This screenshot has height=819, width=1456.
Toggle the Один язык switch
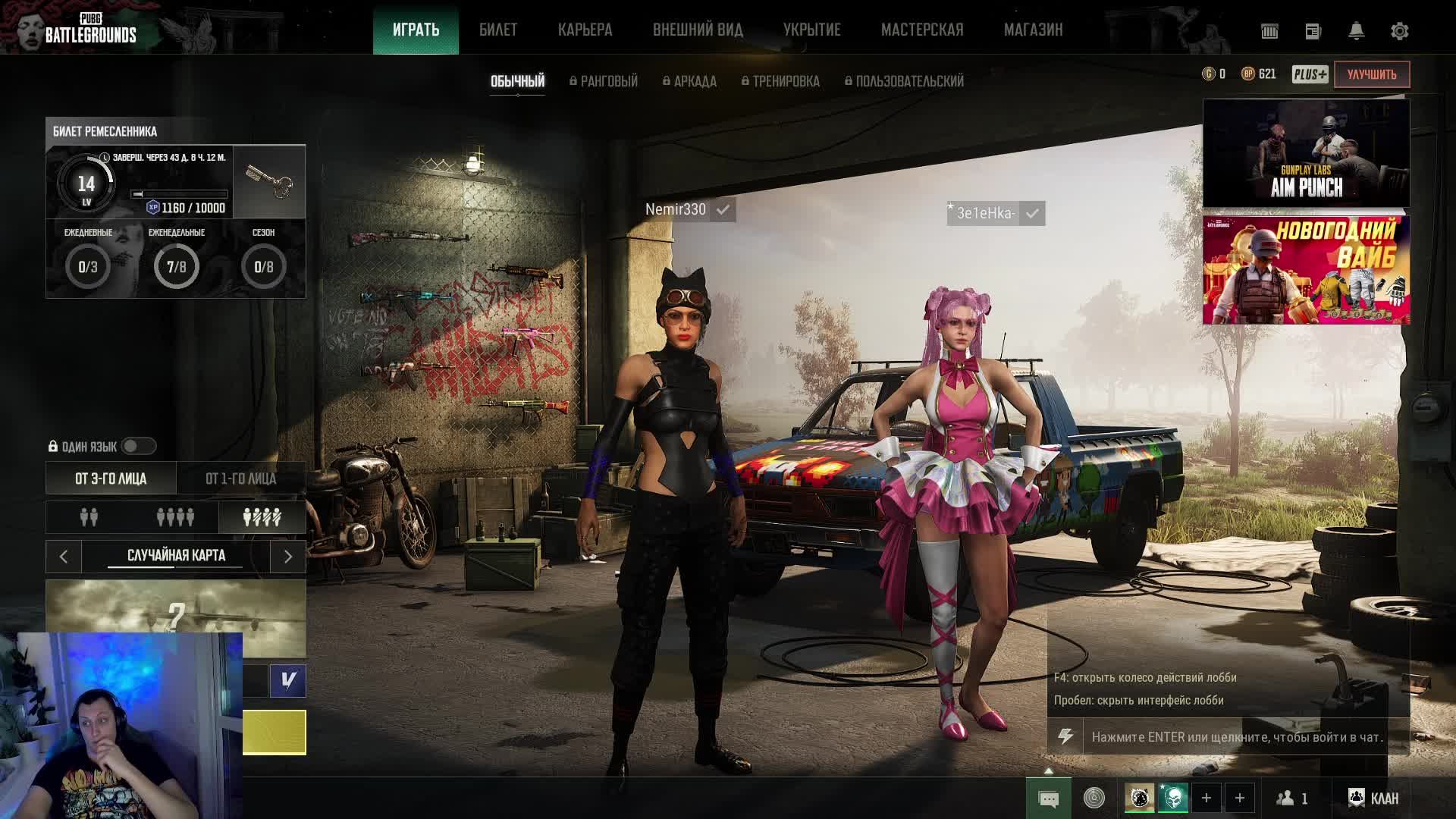[x=138, y=447]
